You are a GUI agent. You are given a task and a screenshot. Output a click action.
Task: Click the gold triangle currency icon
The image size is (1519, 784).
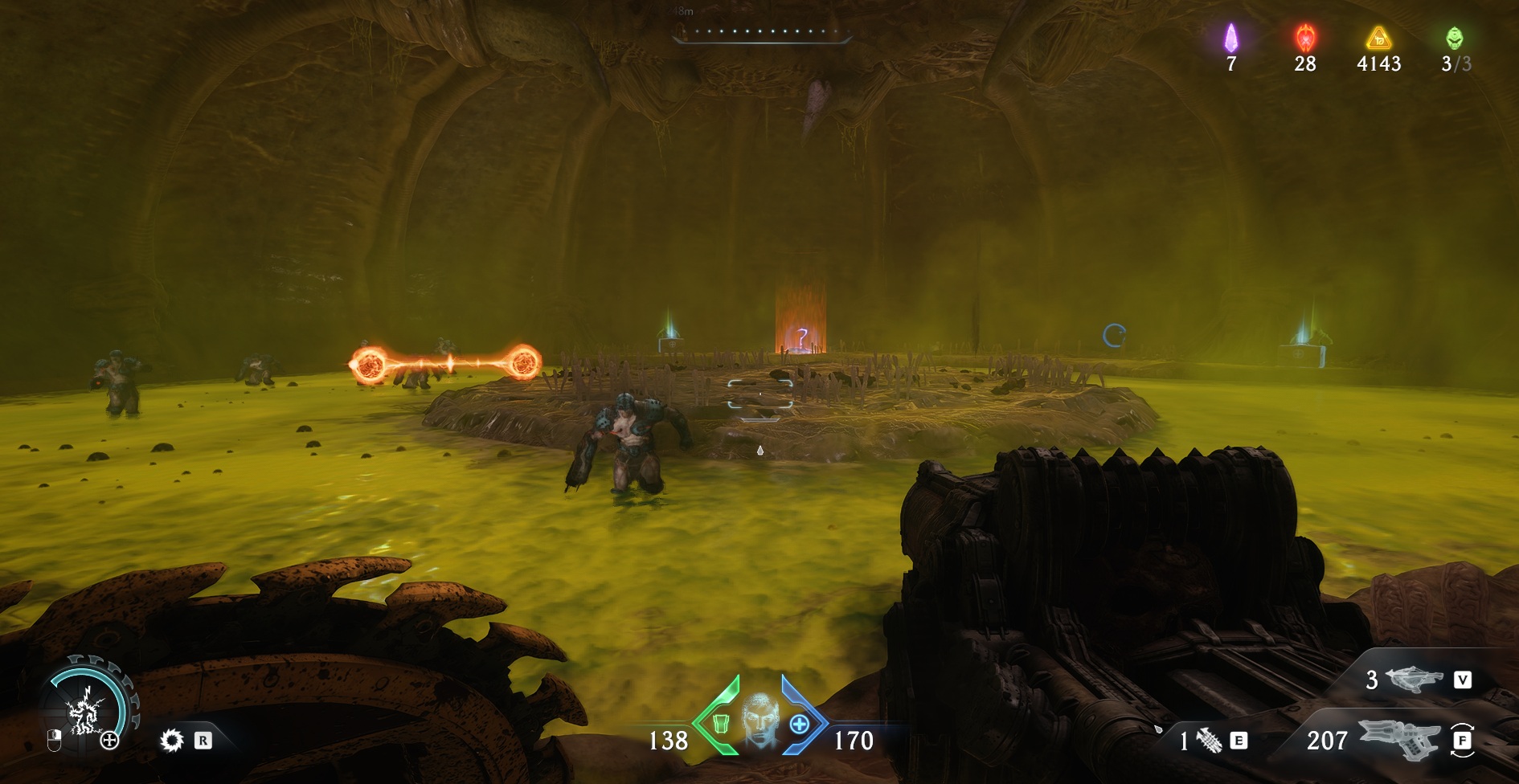click(1379, 38)
